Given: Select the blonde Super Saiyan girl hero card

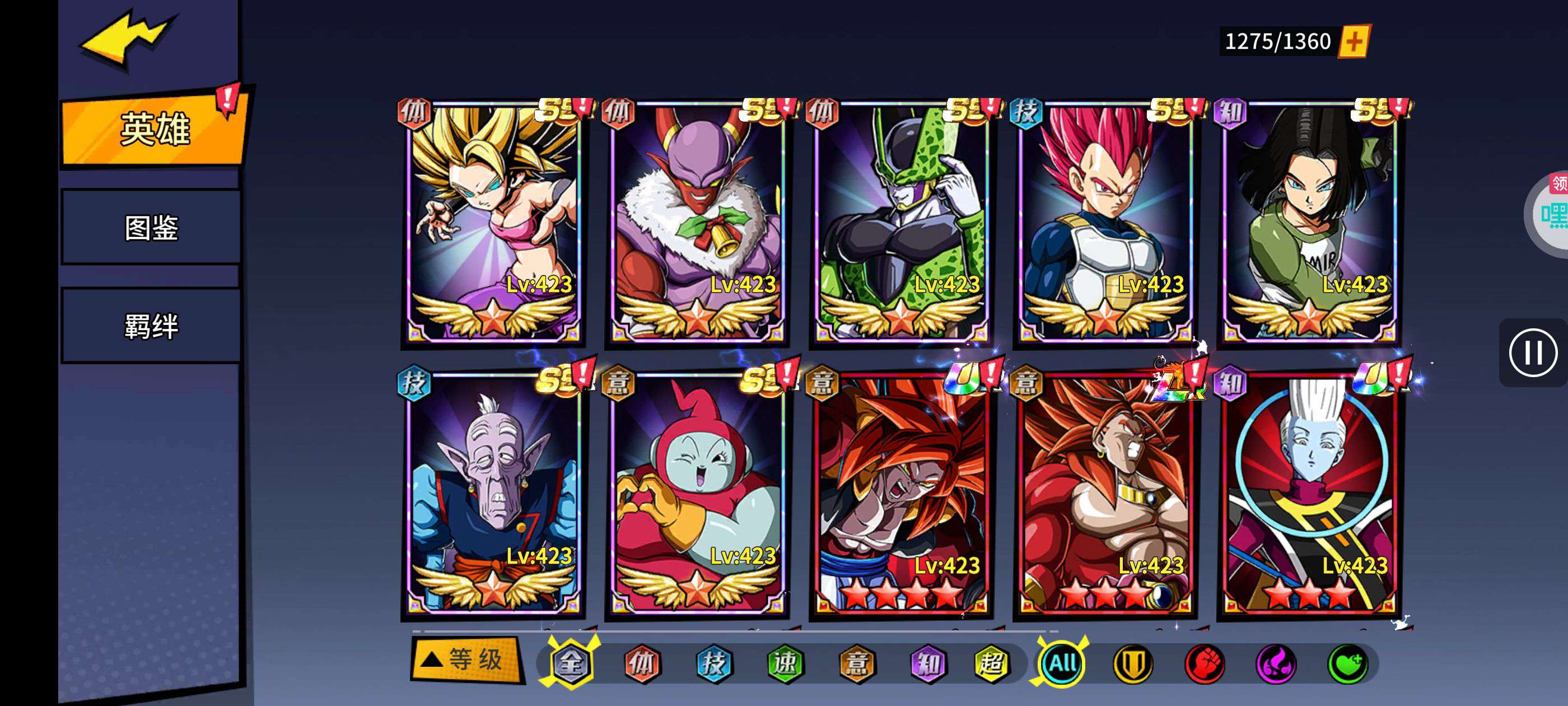Looking at the screenshot, I should (x=493, y=222).
